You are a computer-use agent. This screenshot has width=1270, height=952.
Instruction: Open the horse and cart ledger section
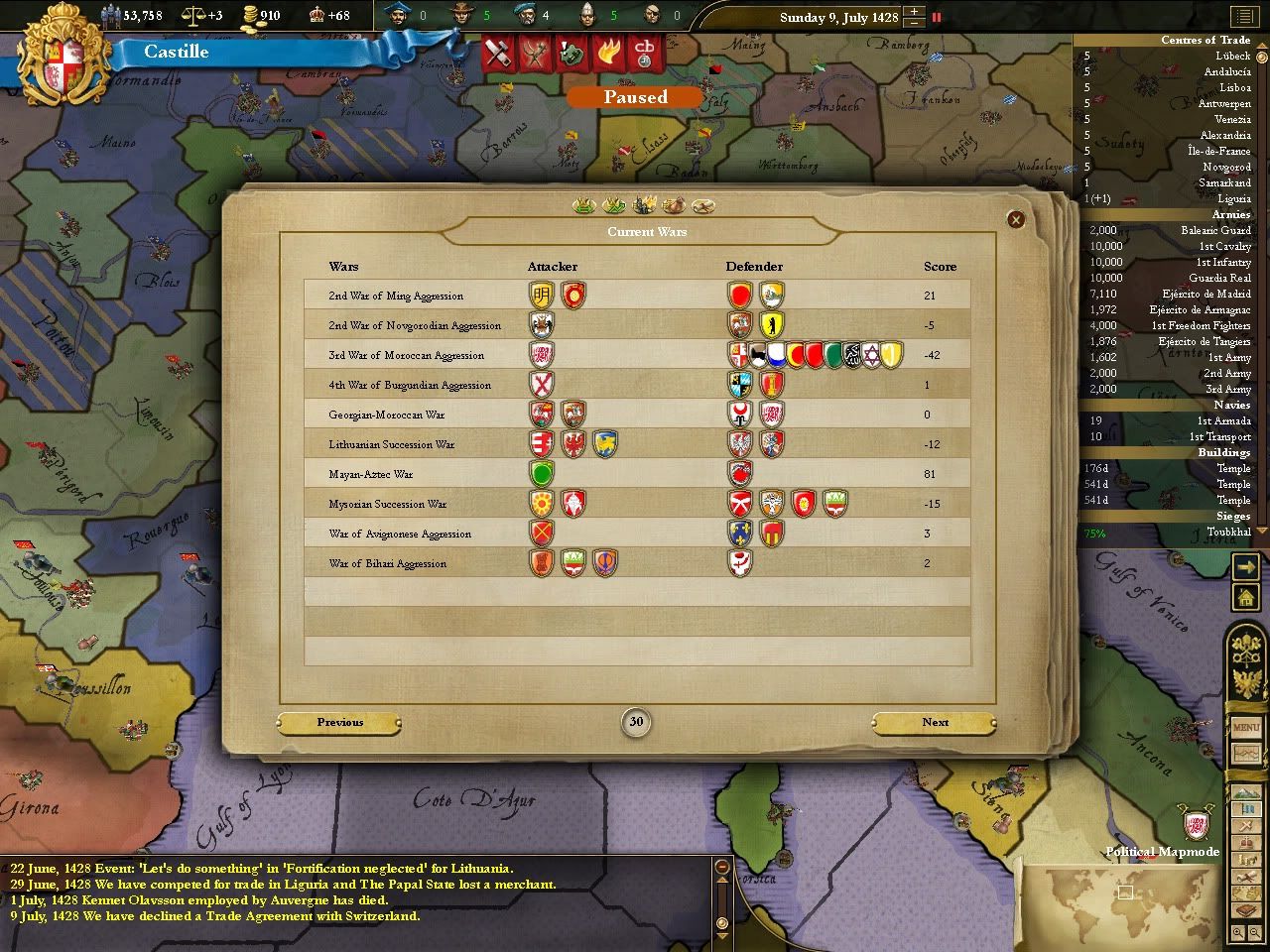tap(674, 205)
